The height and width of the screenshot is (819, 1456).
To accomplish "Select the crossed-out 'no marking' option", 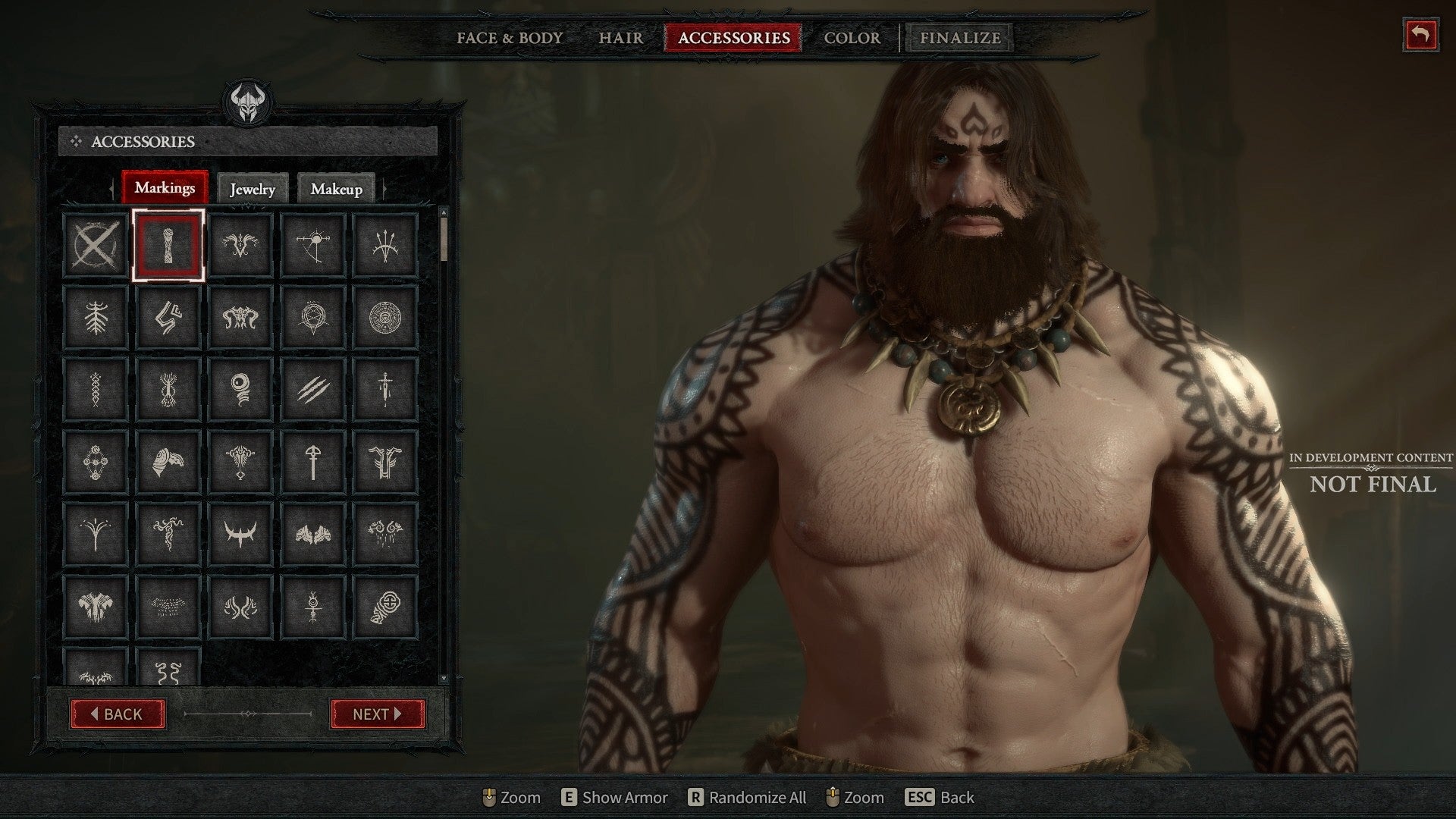I will (96, 243).
